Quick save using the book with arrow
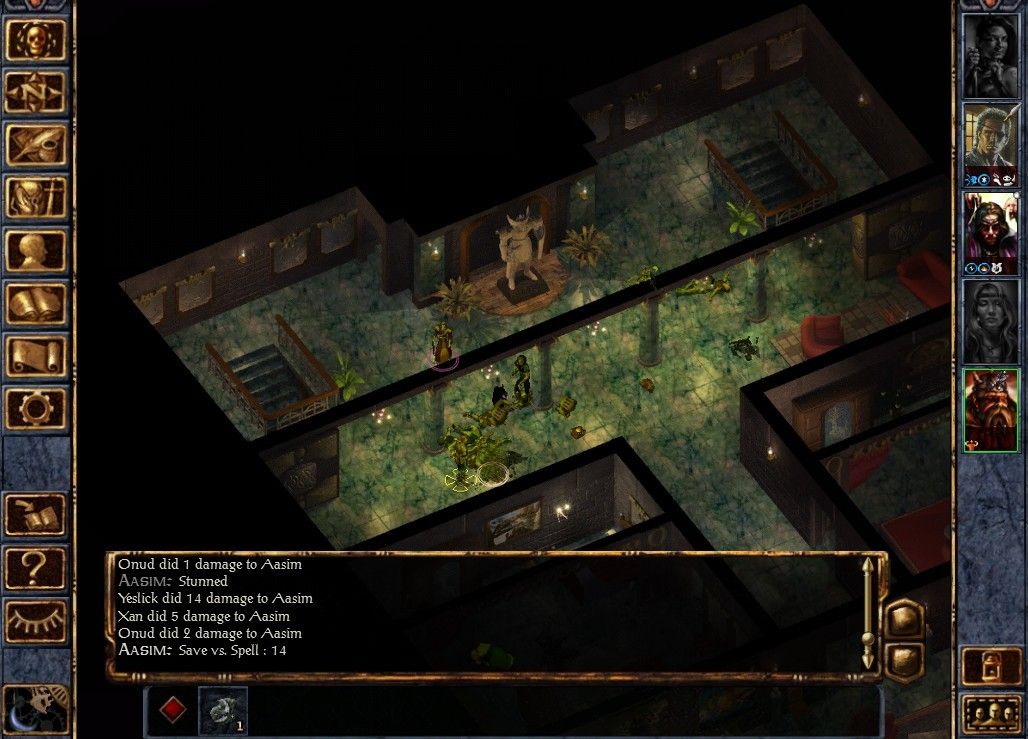1028x739 pixels. [36, 515]
